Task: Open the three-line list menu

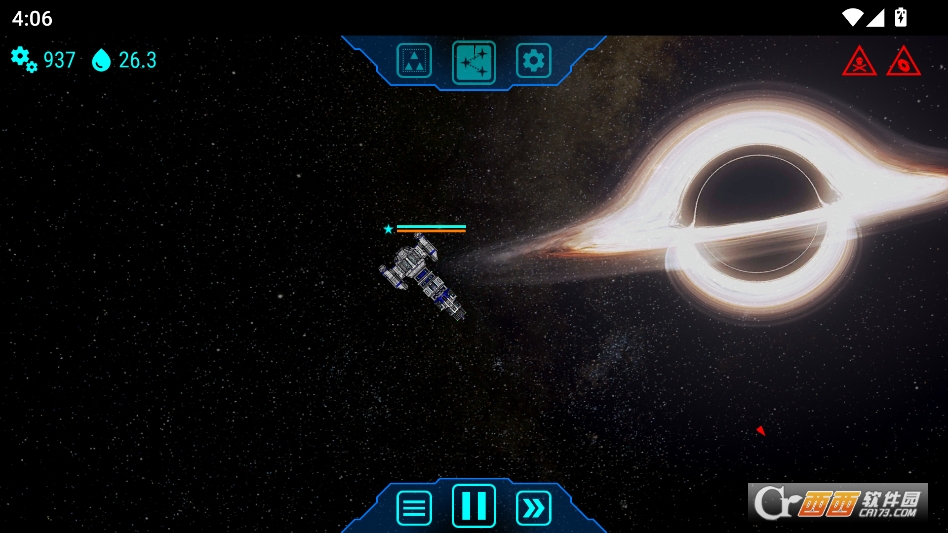Action: point(414,508)
